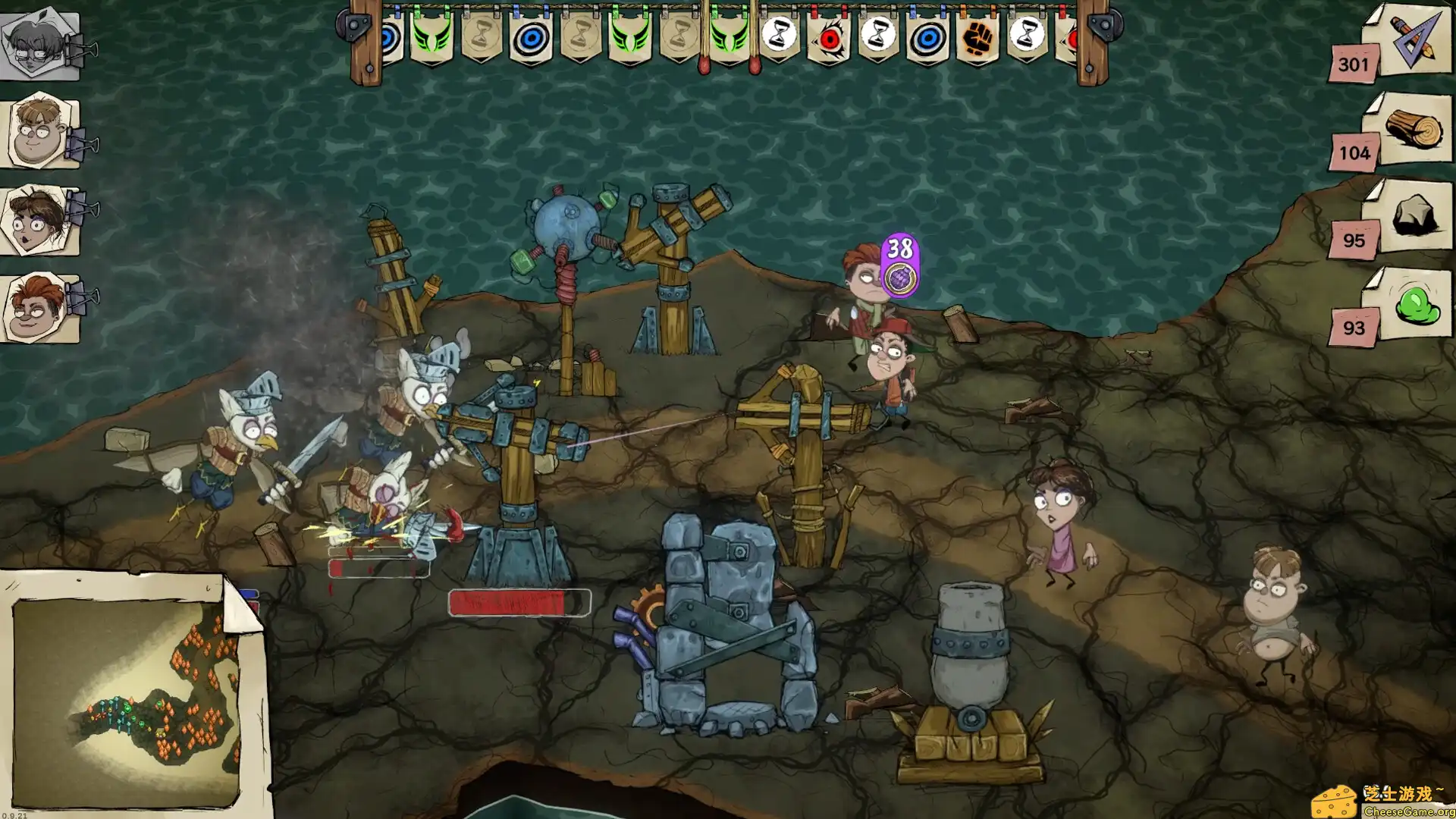The height and width of the screenshot is (819, 1456).
Task: Click the orange fist timeline banner
Action: [x=977, y=36]
